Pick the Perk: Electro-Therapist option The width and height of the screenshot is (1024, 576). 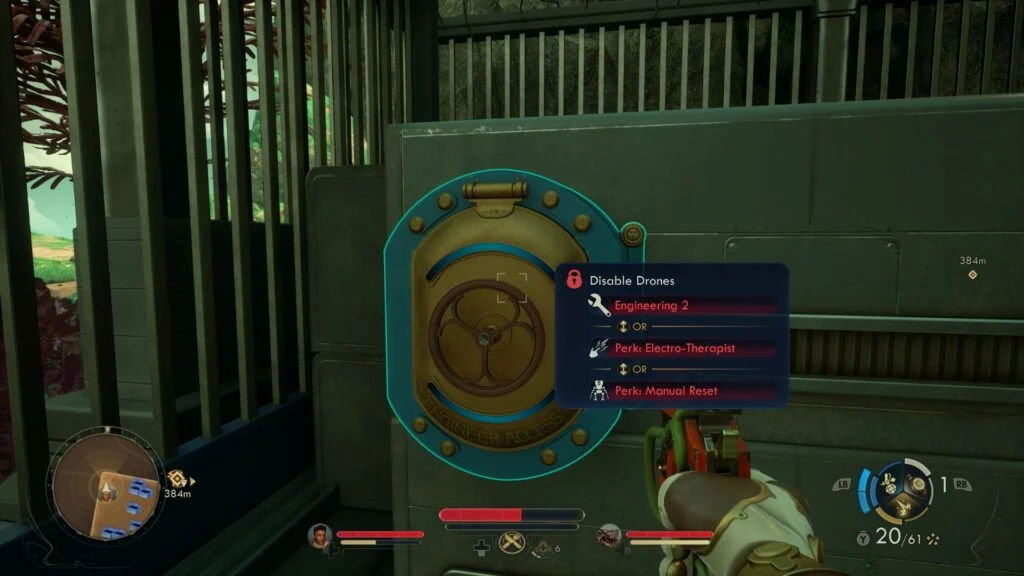pos(674,349)
